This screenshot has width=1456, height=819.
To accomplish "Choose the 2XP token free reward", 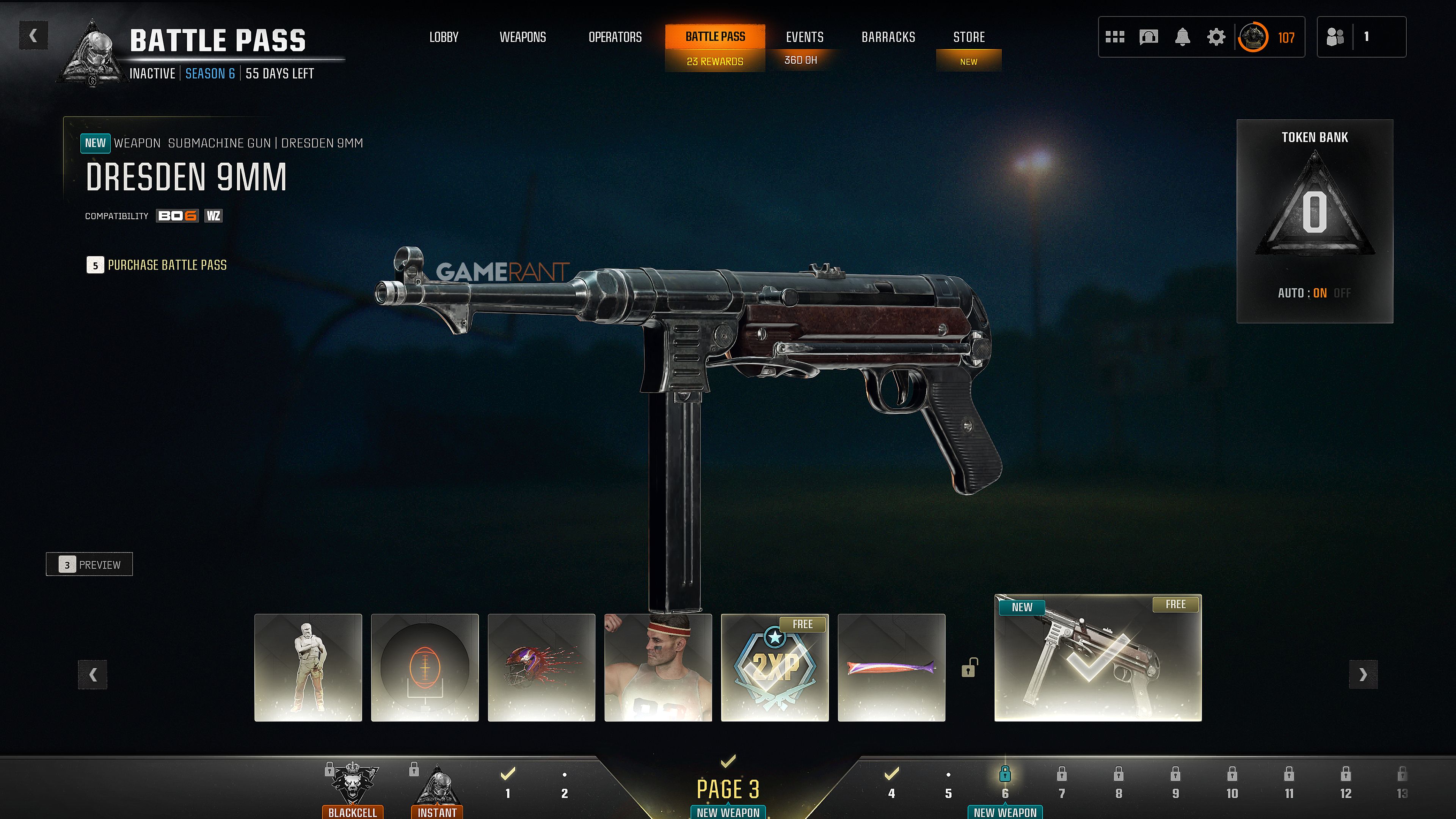I will pos(774,667).
